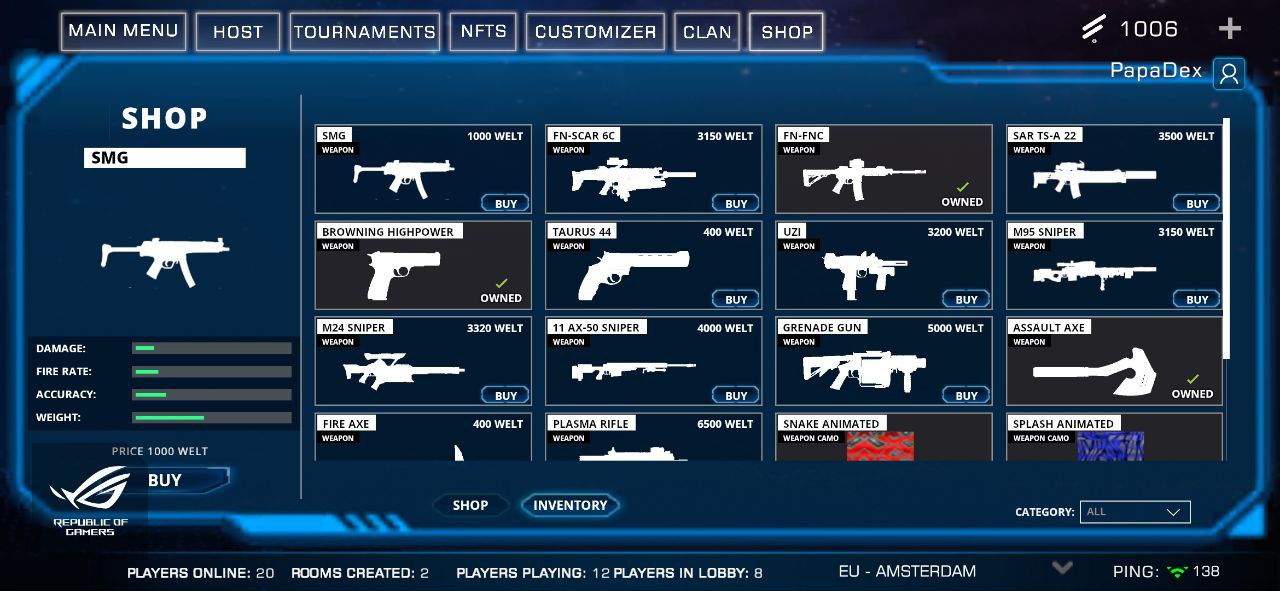Open the Main Menu
This screenshot has width=1280, height=591.
click(123, 31)
